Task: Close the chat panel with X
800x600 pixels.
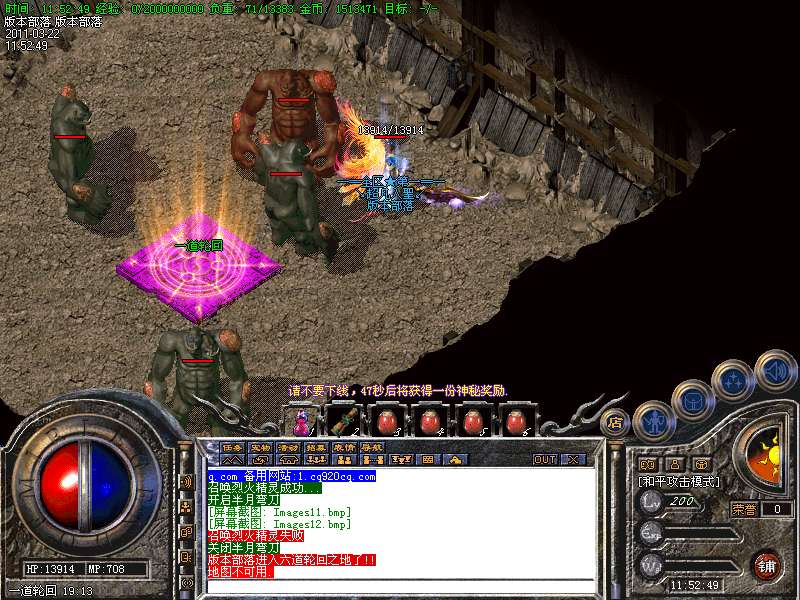Action: coord(574,460)
